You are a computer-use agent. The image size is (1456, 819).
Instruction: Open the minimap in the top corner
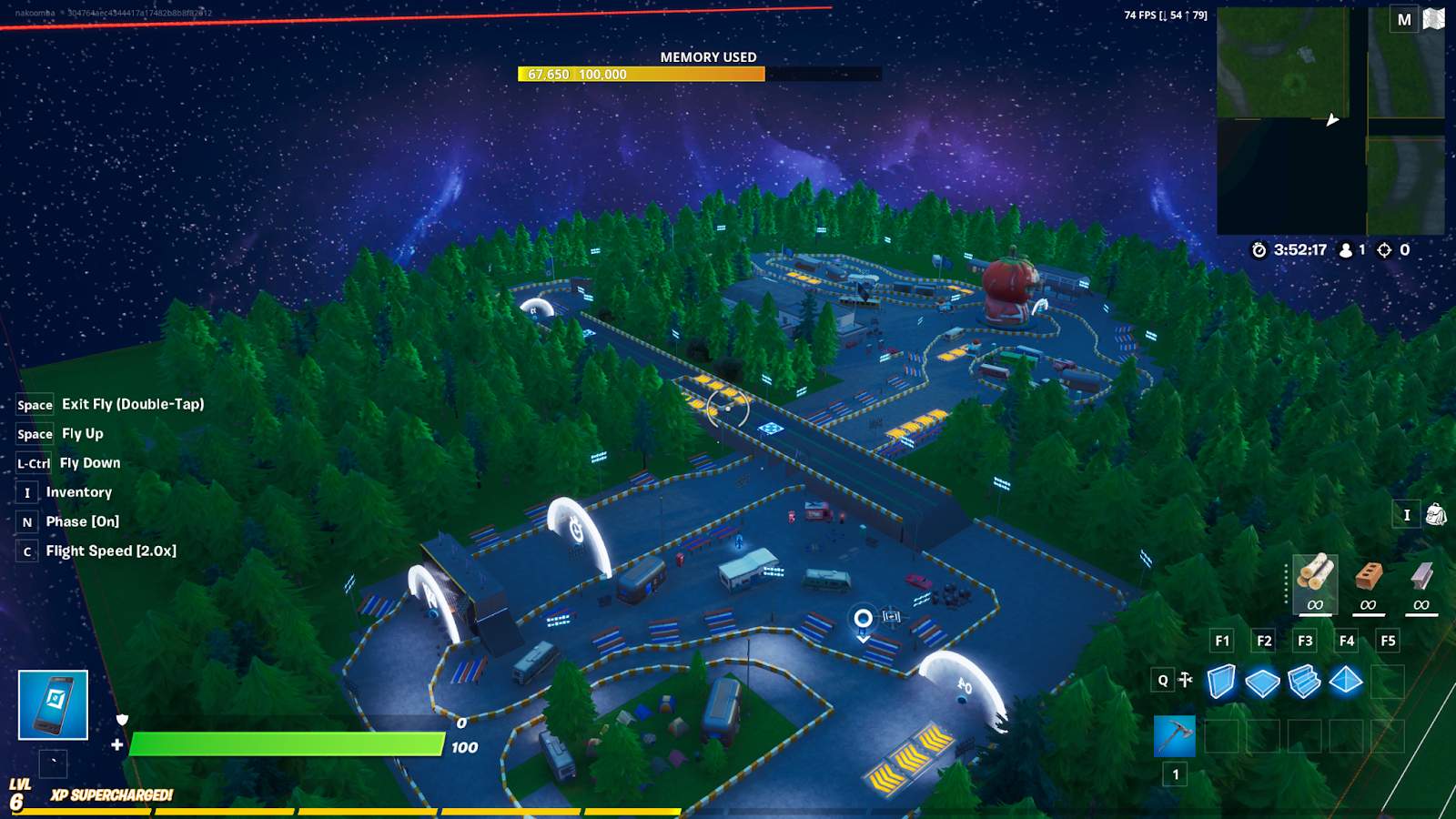point(1330,121)
